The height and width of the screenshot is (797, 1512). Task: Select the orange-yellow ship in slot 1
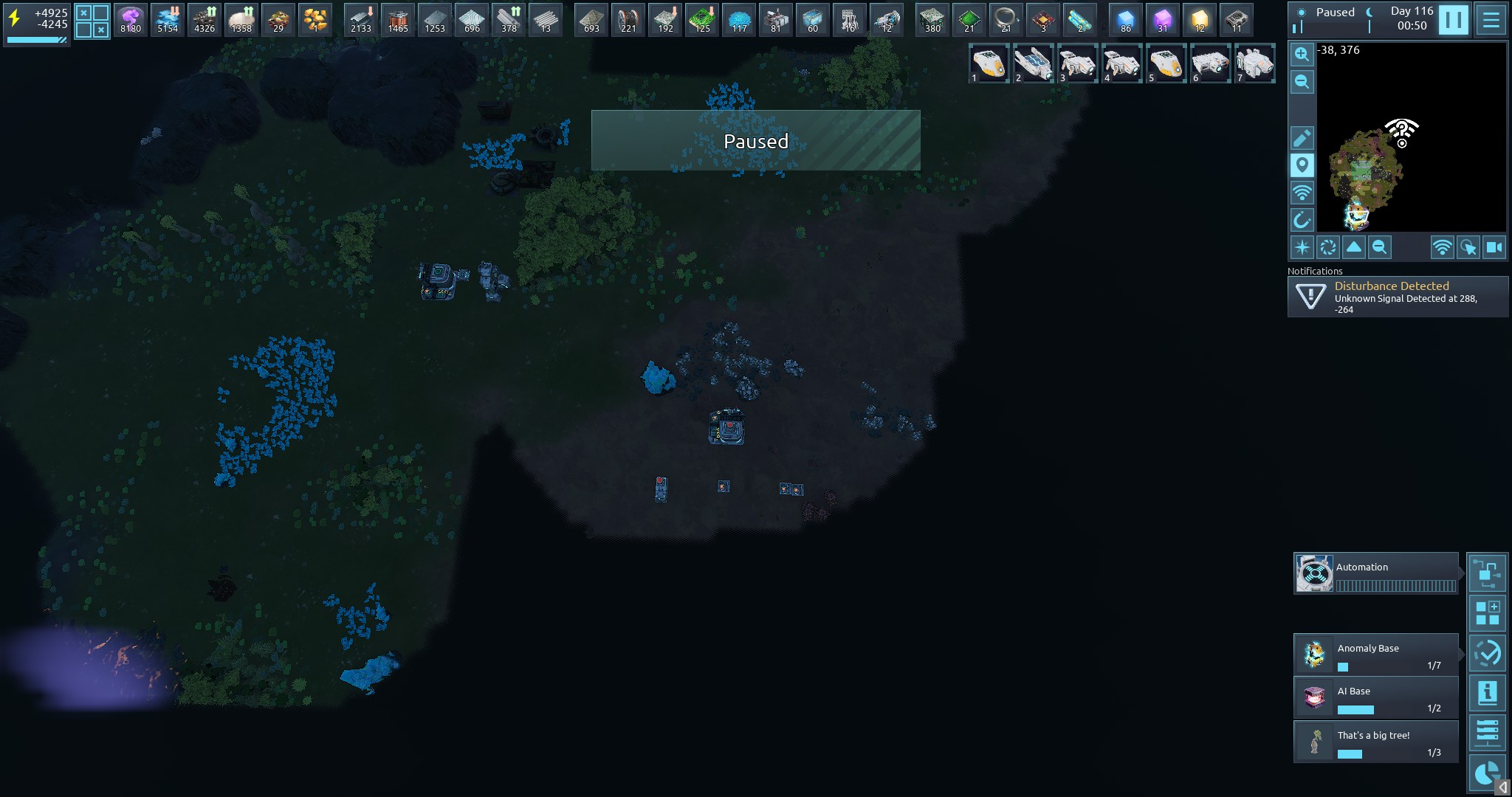989,63
